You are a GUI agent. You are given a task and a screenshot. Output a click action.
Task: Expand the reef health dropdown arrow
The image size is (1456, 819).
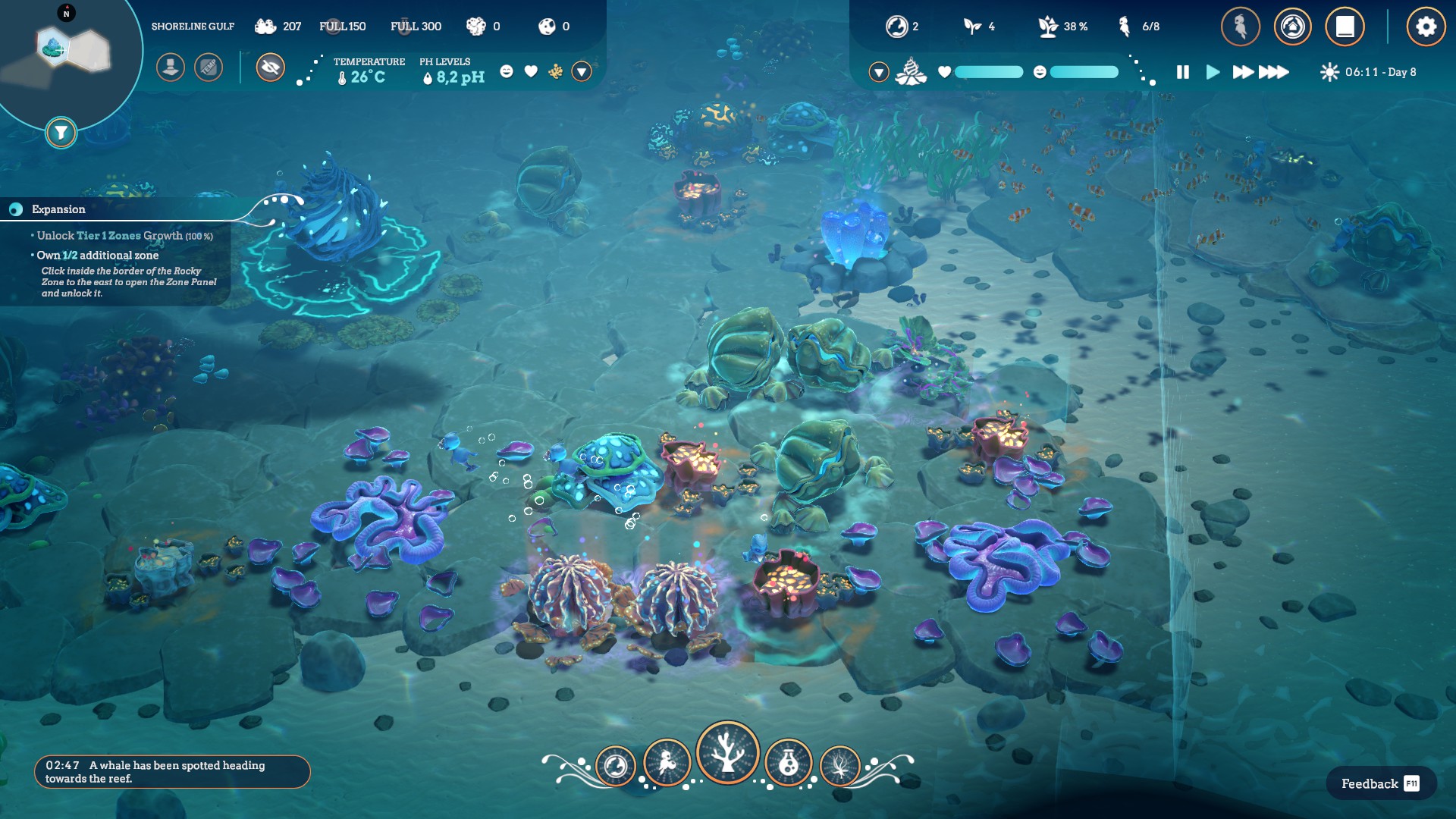pos(879,72)
